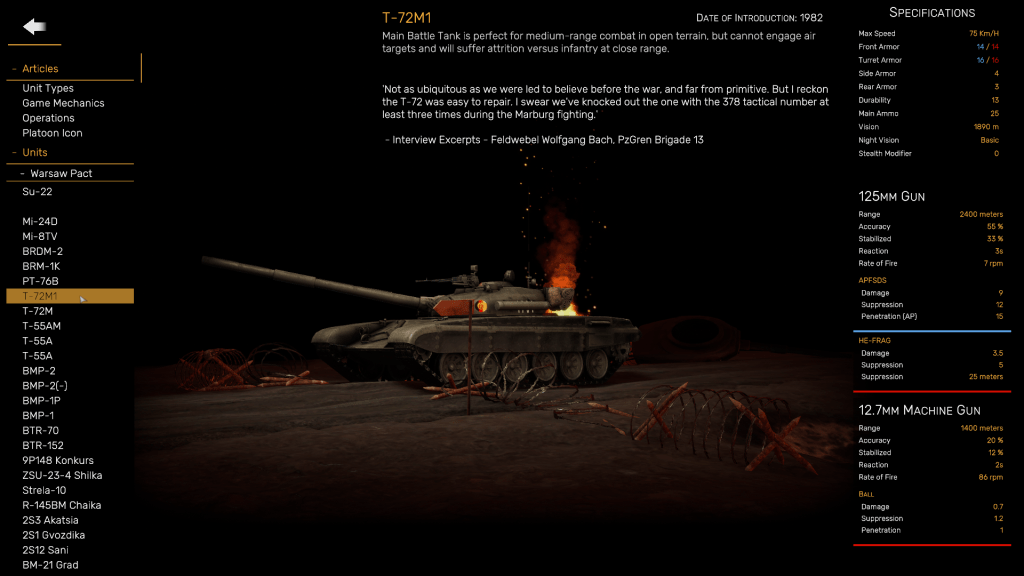
Task: Select the BTR-70 entry
Action: [40, 430]
